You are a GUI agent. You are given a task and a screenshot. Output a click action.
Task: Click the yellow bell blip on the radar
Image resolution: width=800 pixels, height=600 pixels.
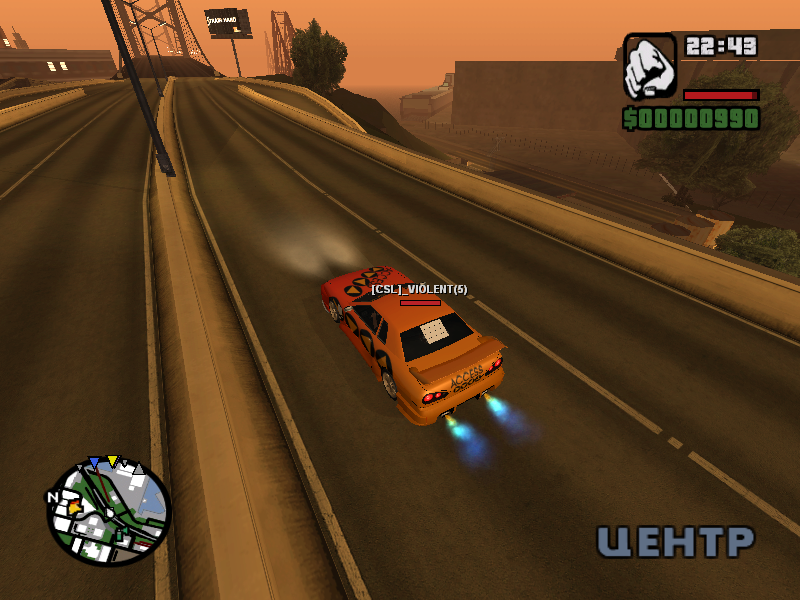pyautogui.click(x=73, y=508)
